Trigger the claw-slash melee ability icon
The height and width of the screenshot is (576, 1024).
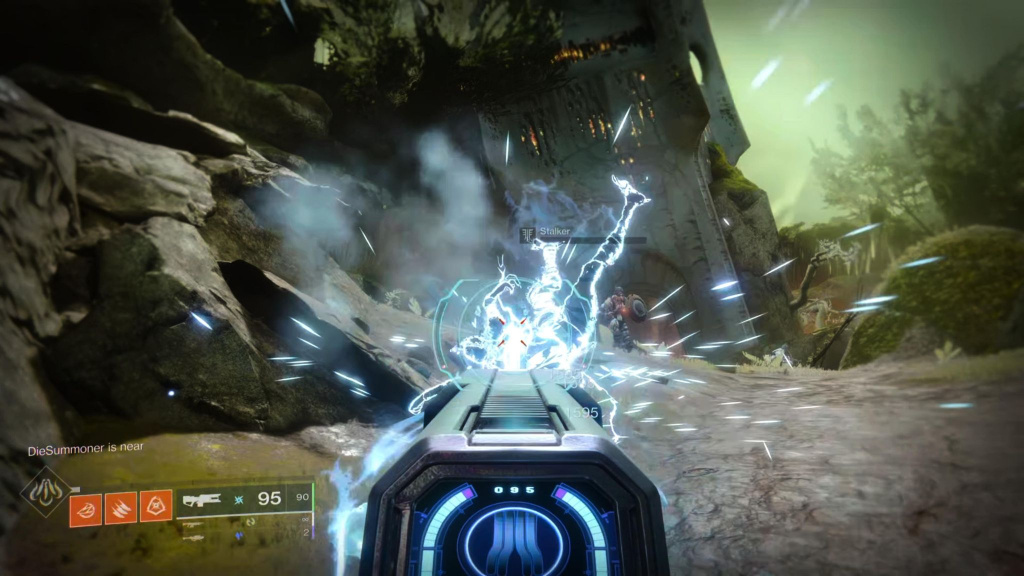[x=121, y=507]
